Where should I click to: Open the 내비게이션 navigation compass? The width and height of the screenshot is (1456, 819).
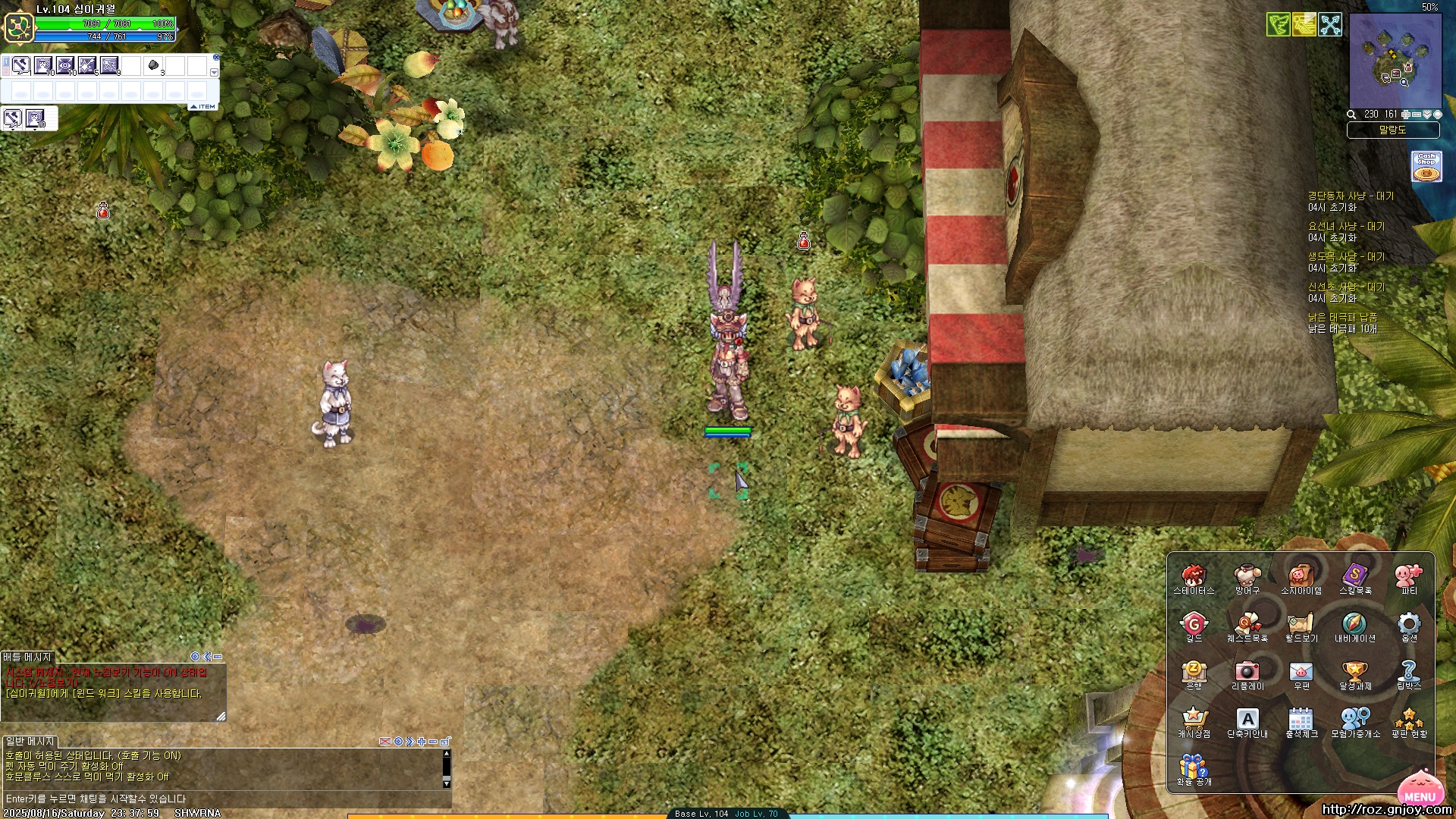pyautogui.click(x=1354, y=624)
